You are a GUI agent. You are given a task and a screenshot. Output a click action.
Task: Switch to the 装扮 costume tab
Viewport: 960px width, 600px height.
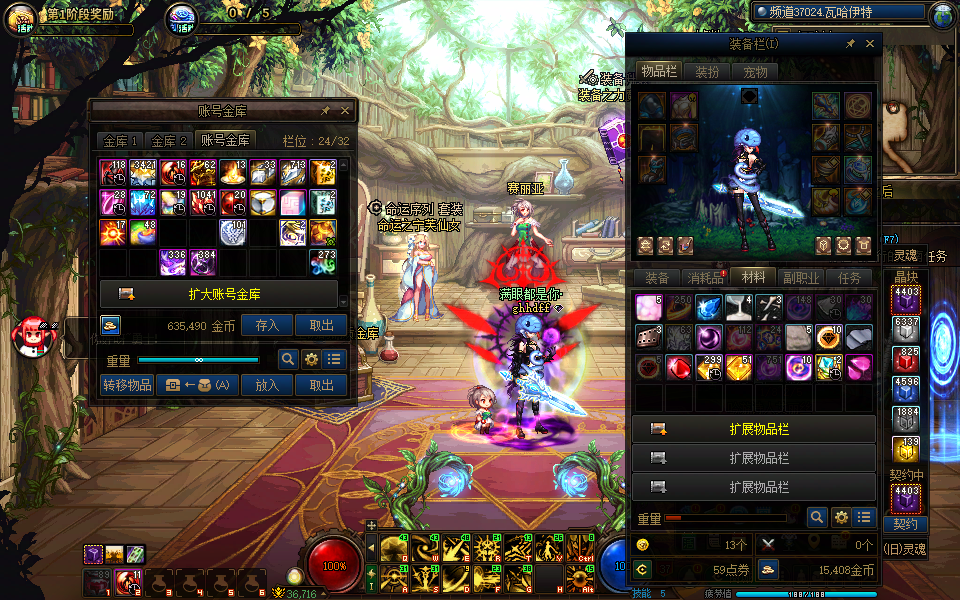tap(707, 72)
